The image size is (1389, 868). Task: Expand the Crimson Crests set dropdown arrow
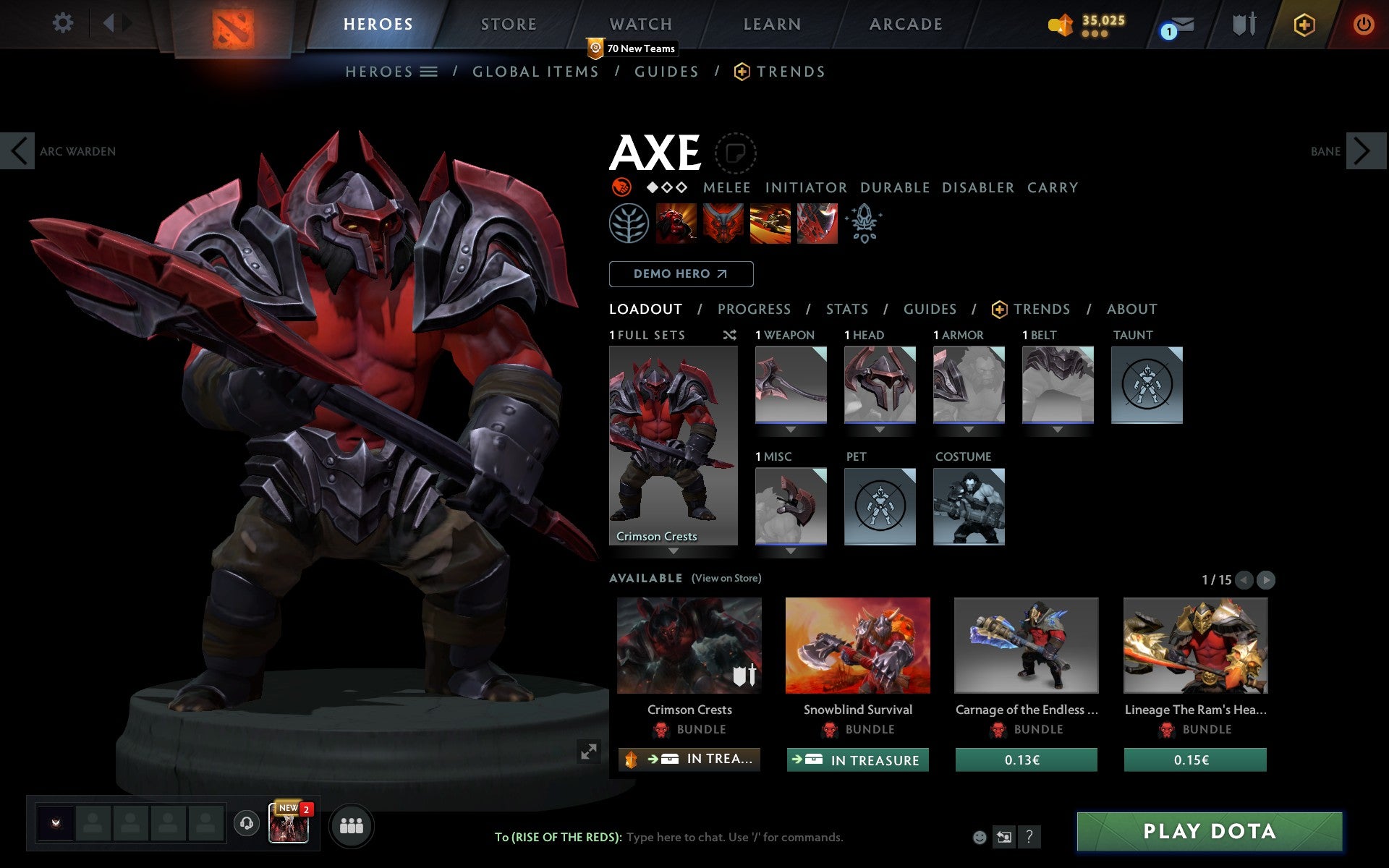click(674, 550)
